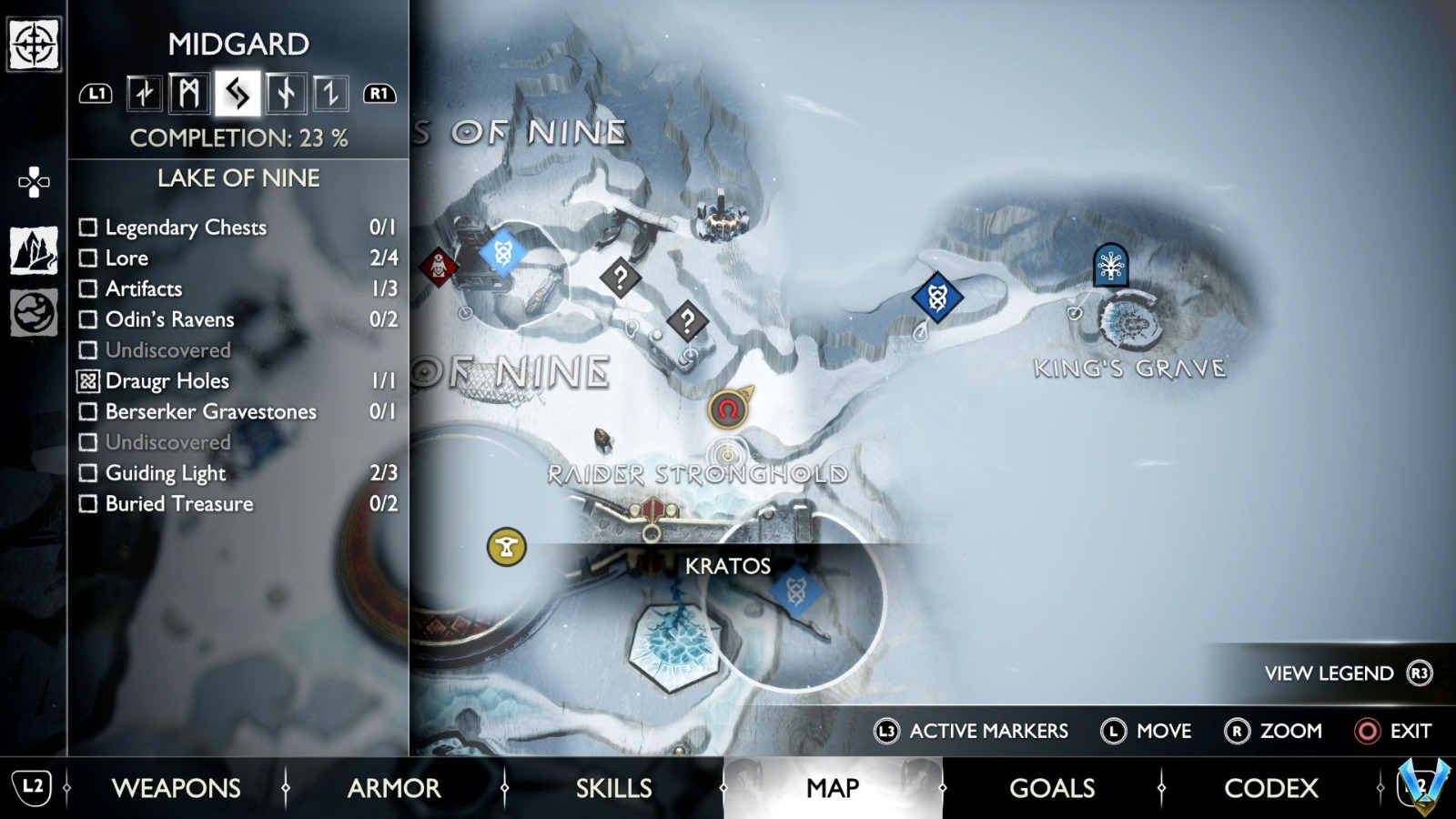1456x819 pixels.
Task: Select the dark blue knot marker near King's Grave
Action: tap(937, 297)
